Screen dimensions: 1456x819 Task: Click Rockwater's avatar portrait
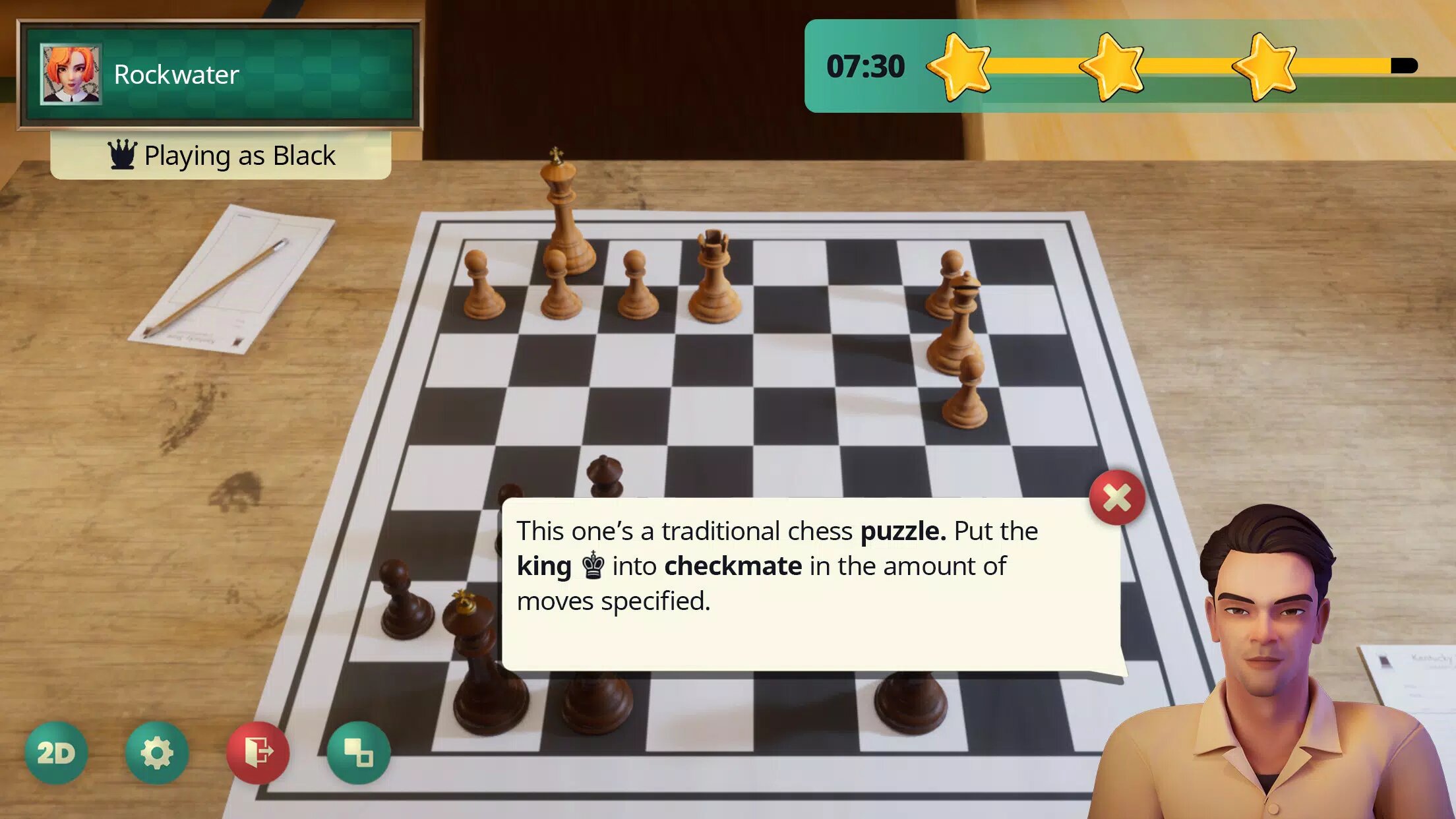click(70, 74)
